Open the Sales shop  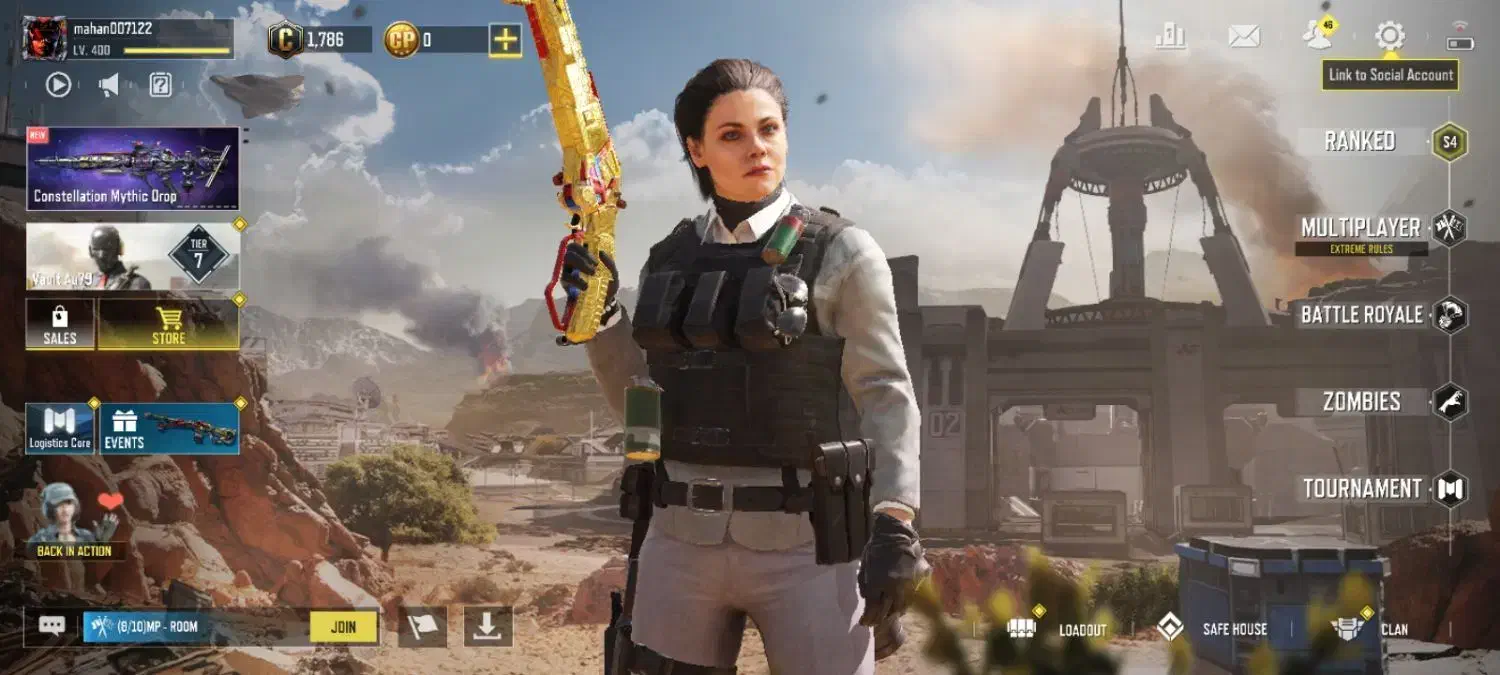[60, 324]
